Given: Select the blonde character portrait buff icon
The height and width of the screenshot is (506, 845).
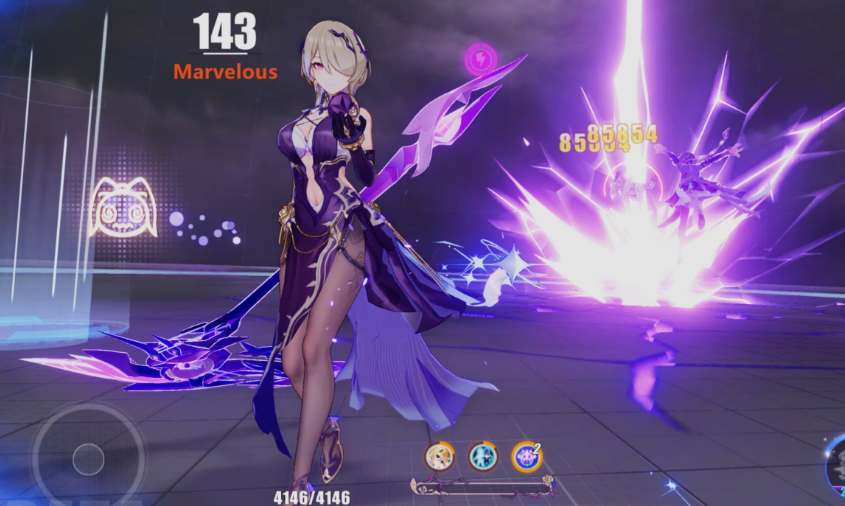Looking at the screenshot, I should [440, 457].
